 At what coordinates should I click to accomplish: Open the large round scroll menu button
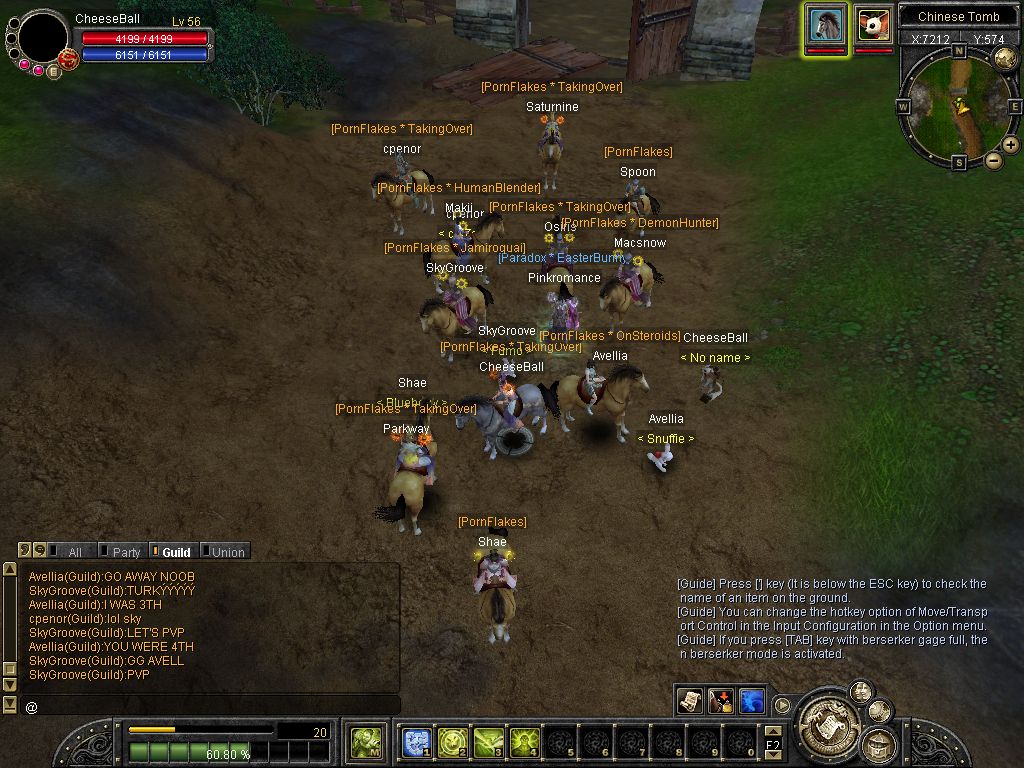click(x=828, y=717)
